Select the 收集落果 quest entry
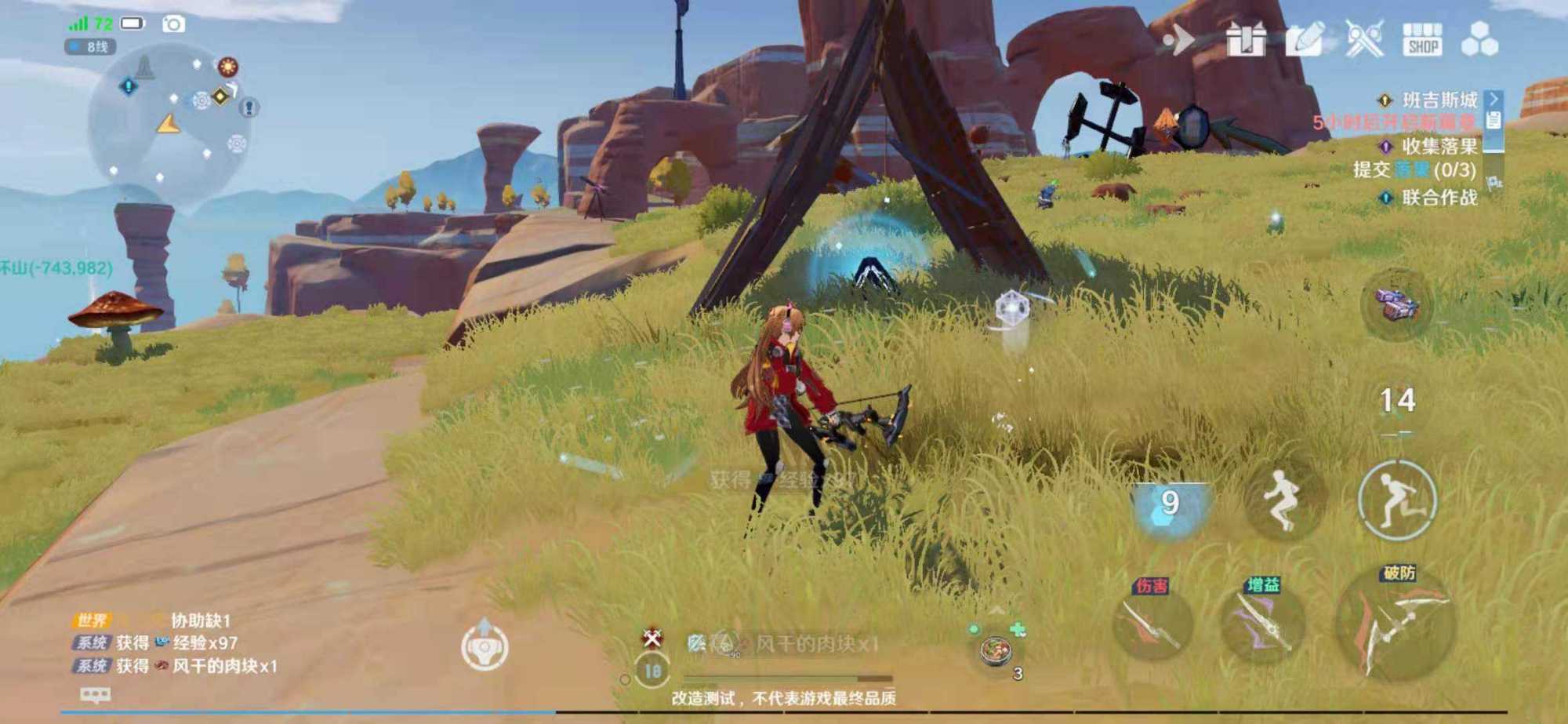The width and height of the screenshot is (1568, 724). tap(1439, 146)
